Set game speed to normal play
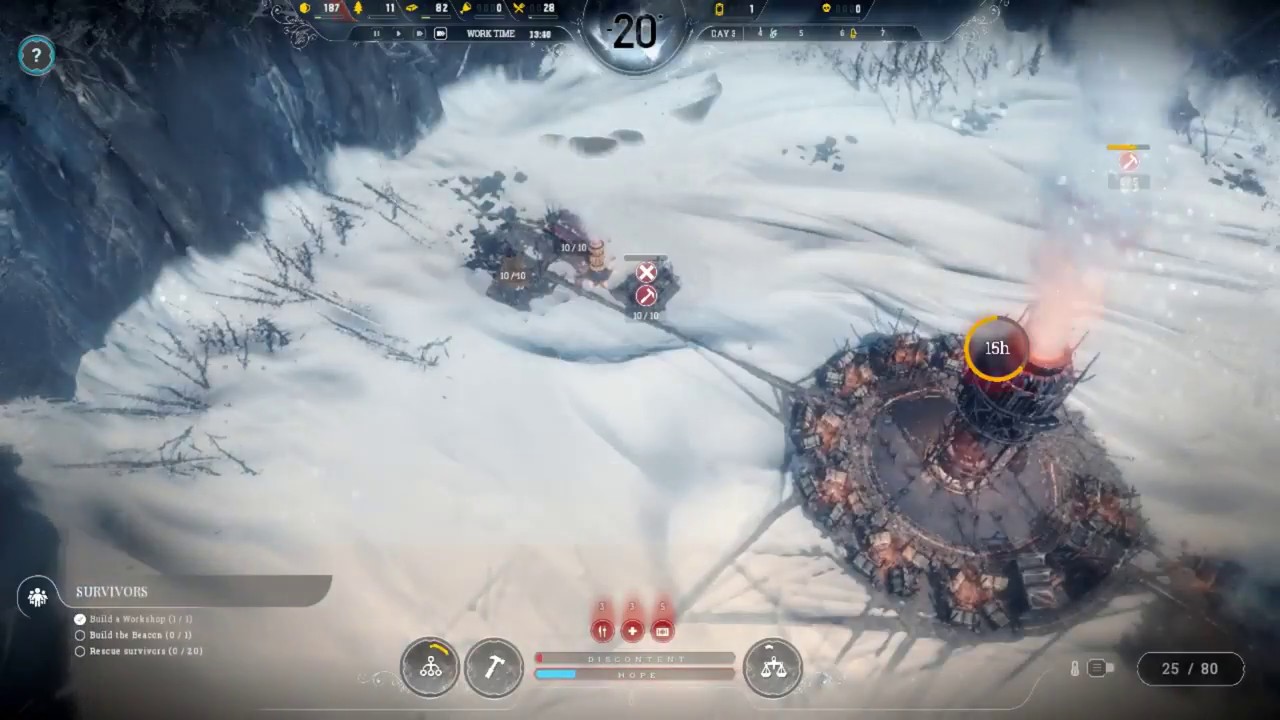 click(398, 34)
